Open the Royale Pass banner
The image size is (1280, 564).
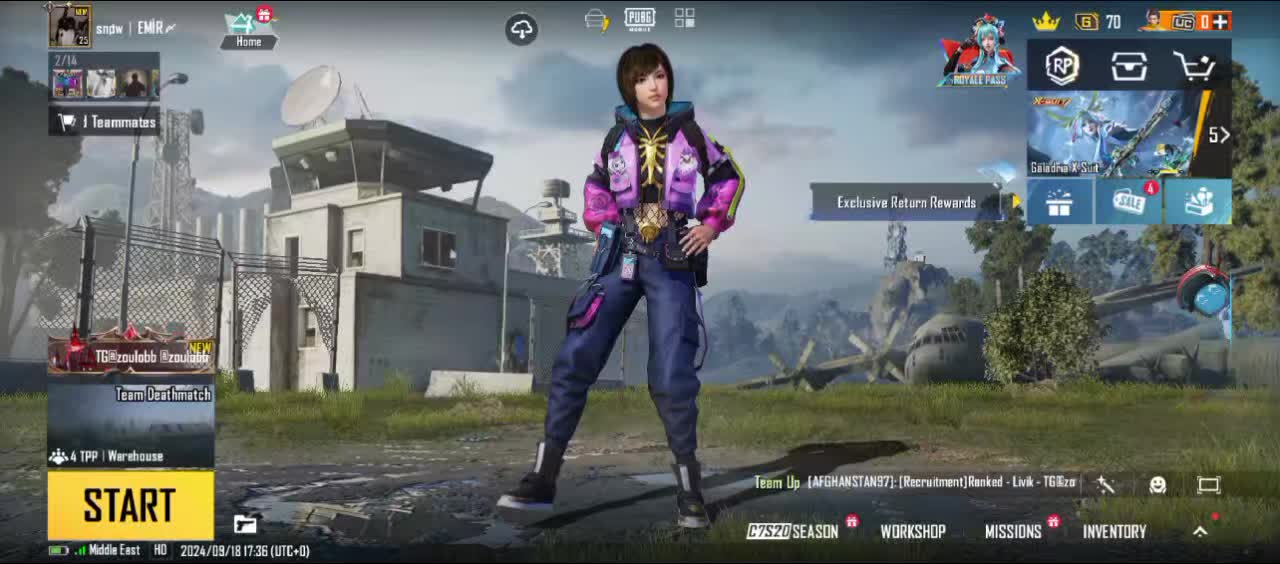[x=979, y=52]
